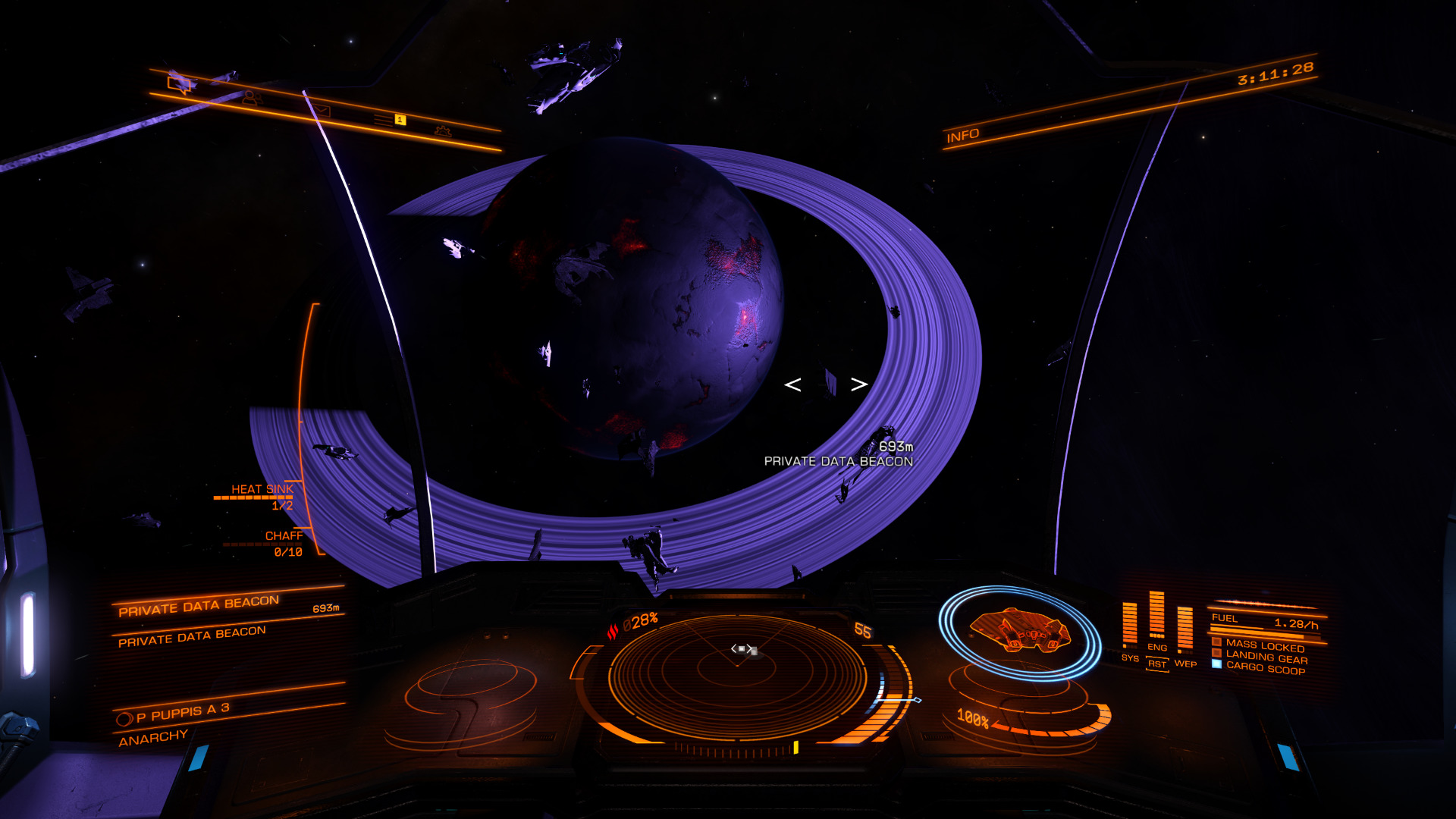
Task: Open the INFO panel header
Action: tap(963, 136)
